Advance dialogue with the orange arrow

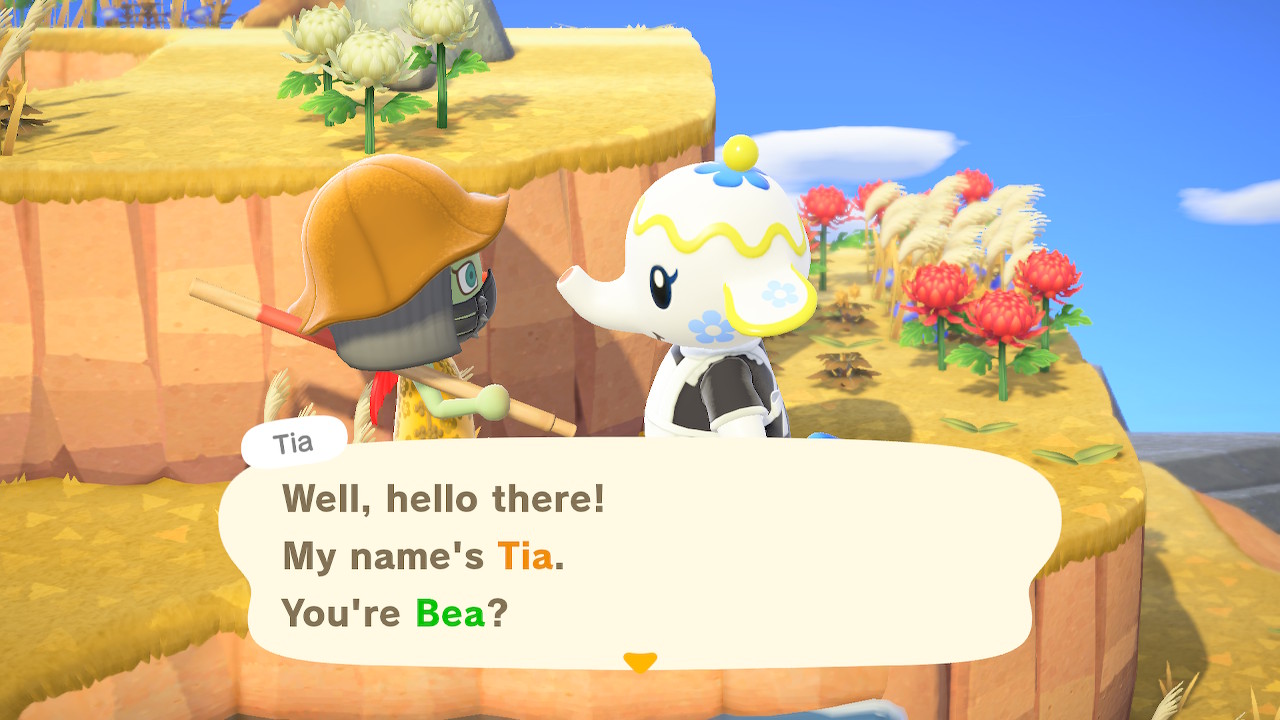[x=640, y=662]
